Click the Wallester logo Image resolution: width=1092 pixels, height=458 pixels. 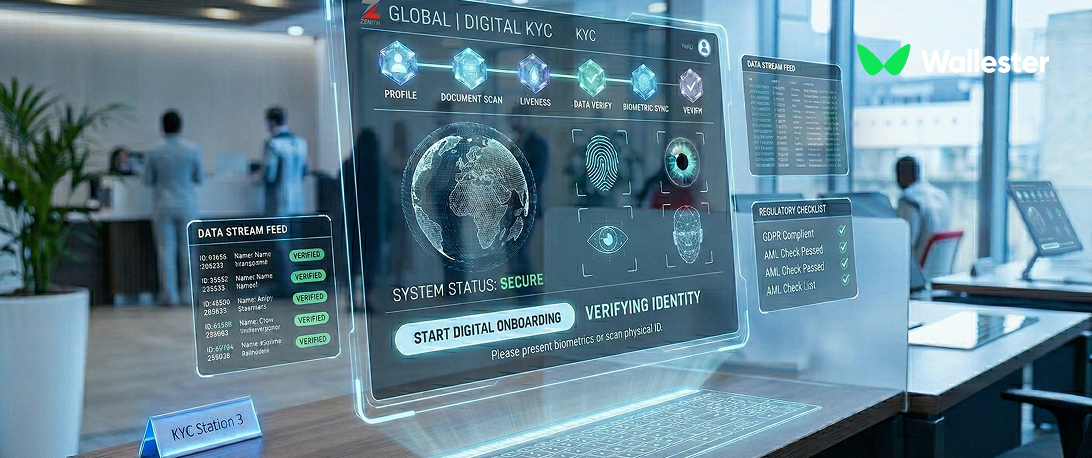coord(952,62)
